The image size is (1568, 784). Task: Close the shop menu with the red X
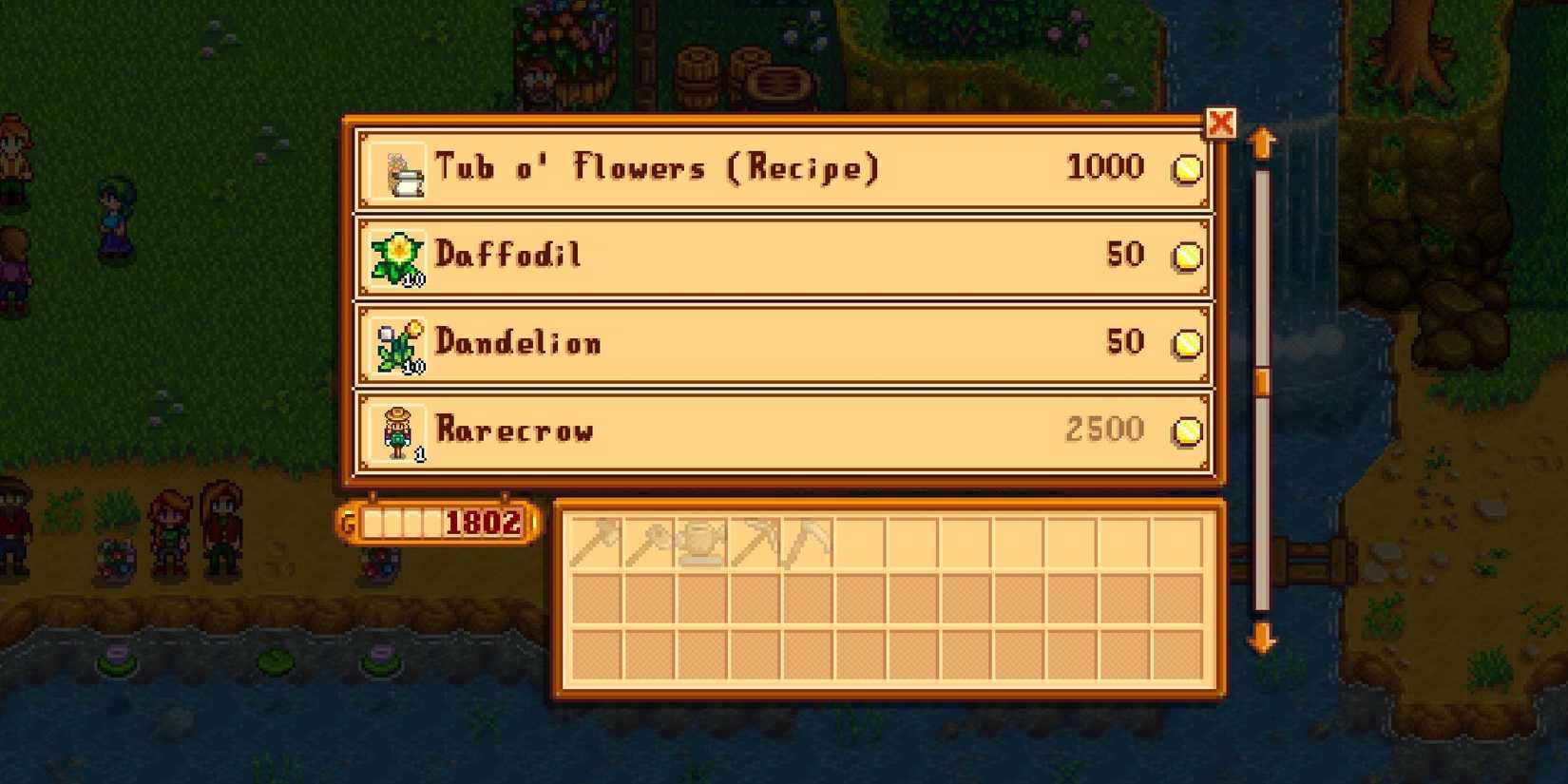coord(1223,123)
